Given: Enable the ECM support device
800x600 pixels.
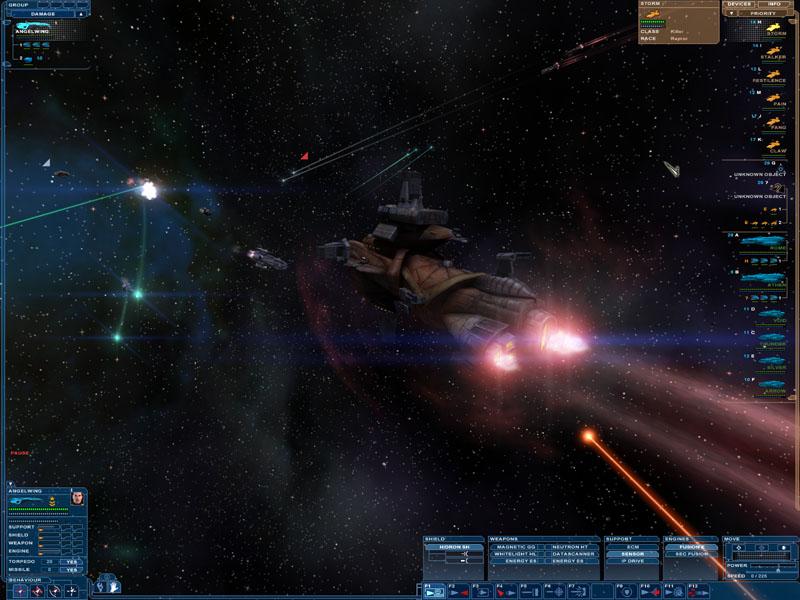Looking at the screenshot, I should 631,547.
